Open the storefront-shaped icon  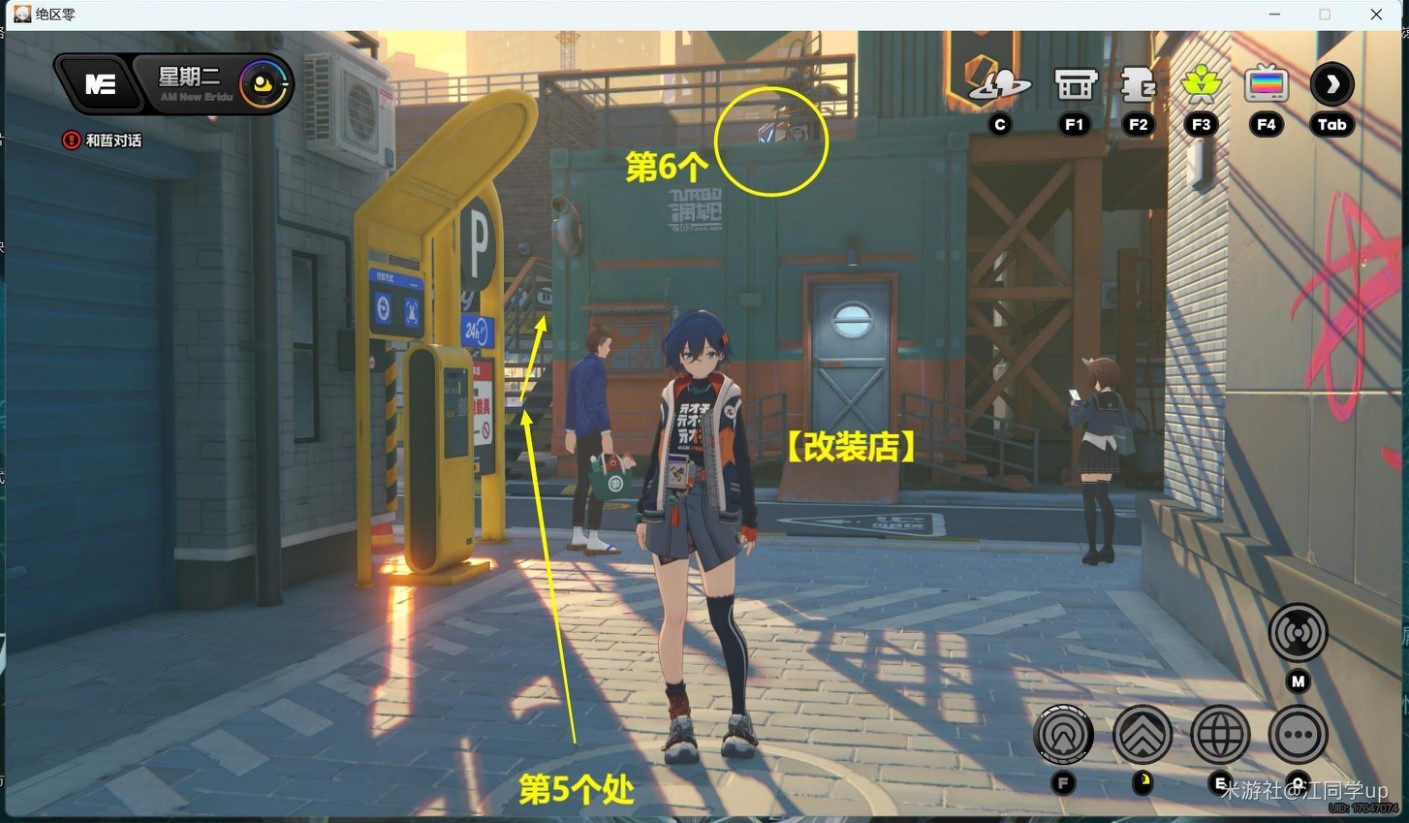click(1075, 85)
